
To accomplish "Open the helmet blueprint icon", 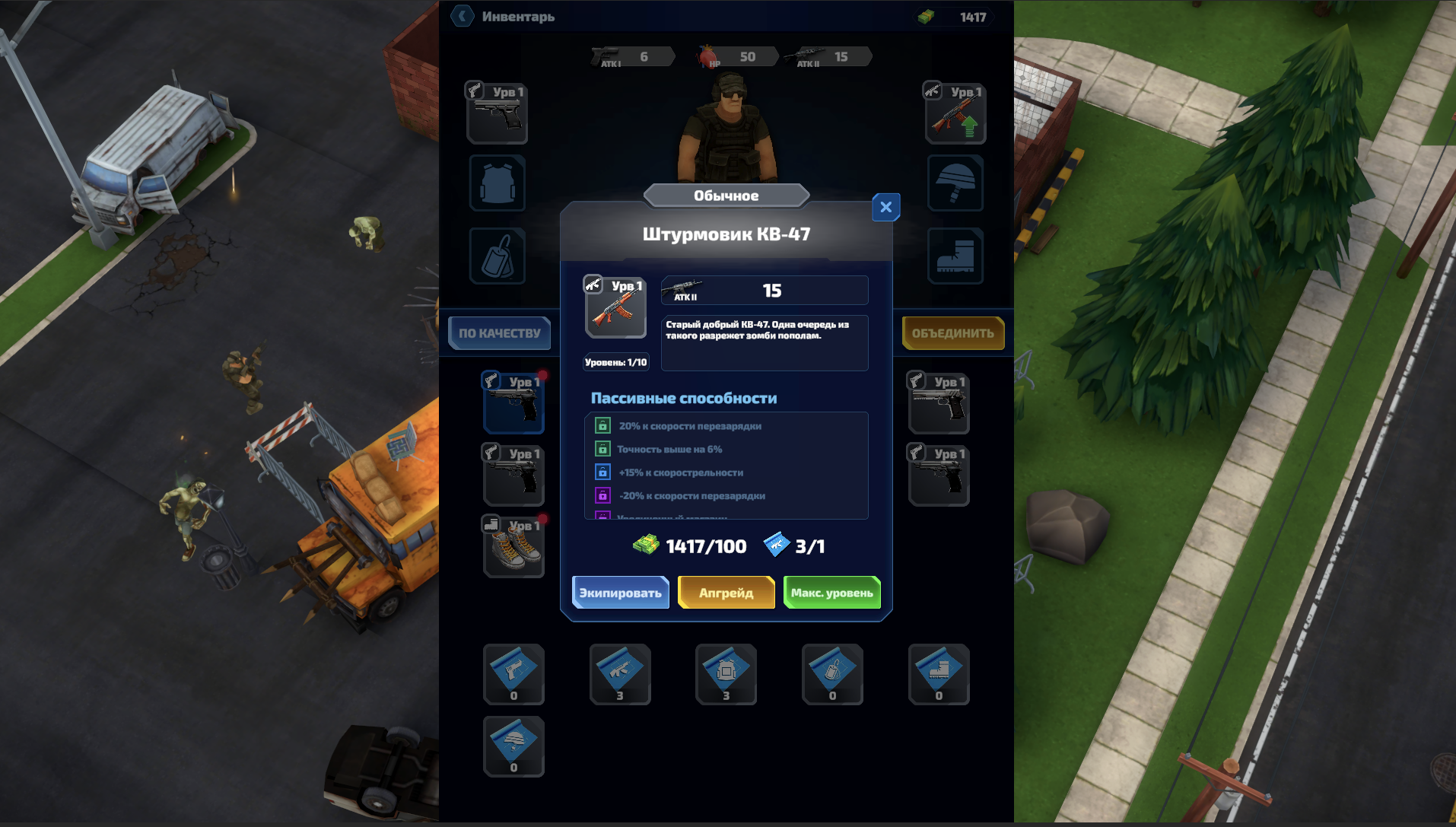I will pos(513,746).
